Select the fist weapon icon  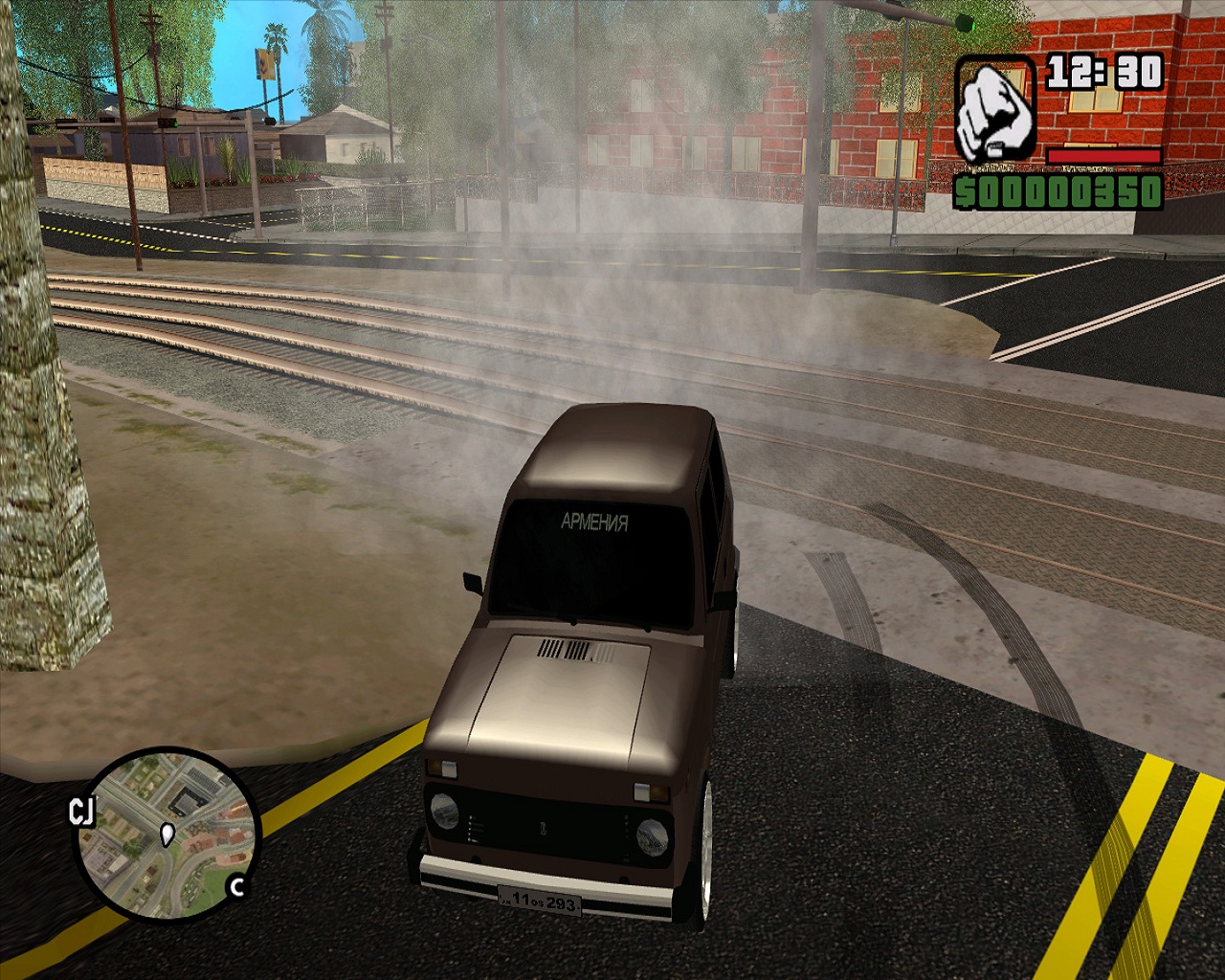tap(994, 110)
